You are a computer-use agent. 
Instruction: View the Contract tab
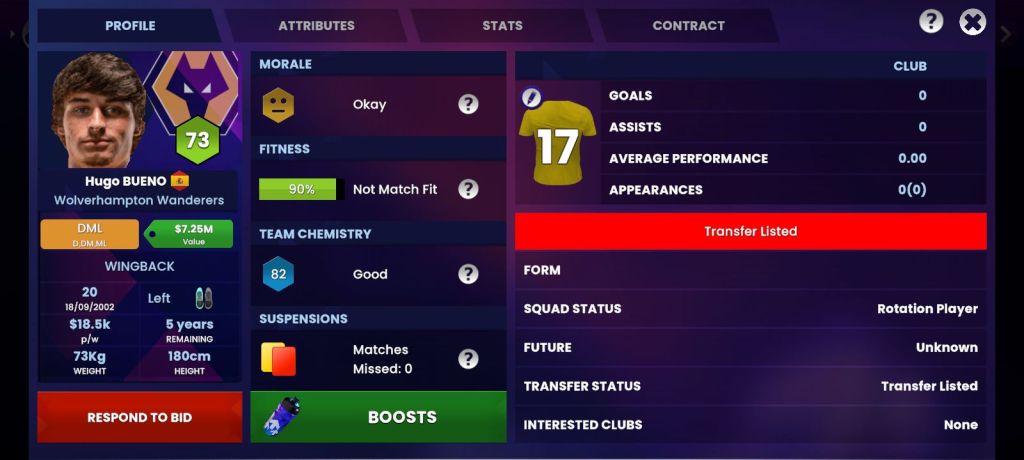(x=688, y=26)
